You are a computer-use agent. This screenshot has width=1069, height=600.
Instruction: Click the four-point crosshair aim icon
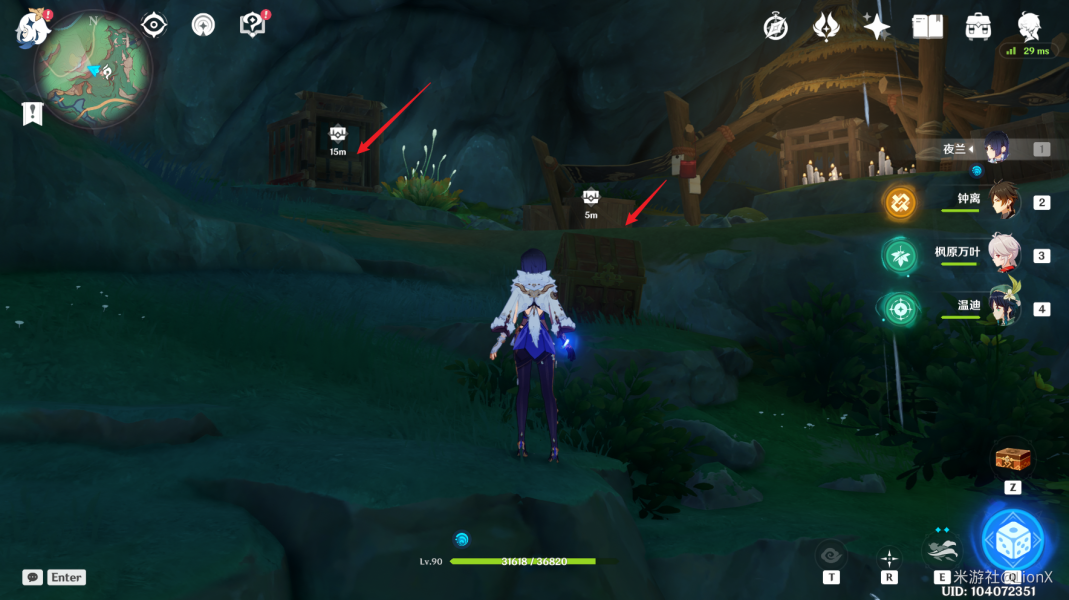click(889, 557)
